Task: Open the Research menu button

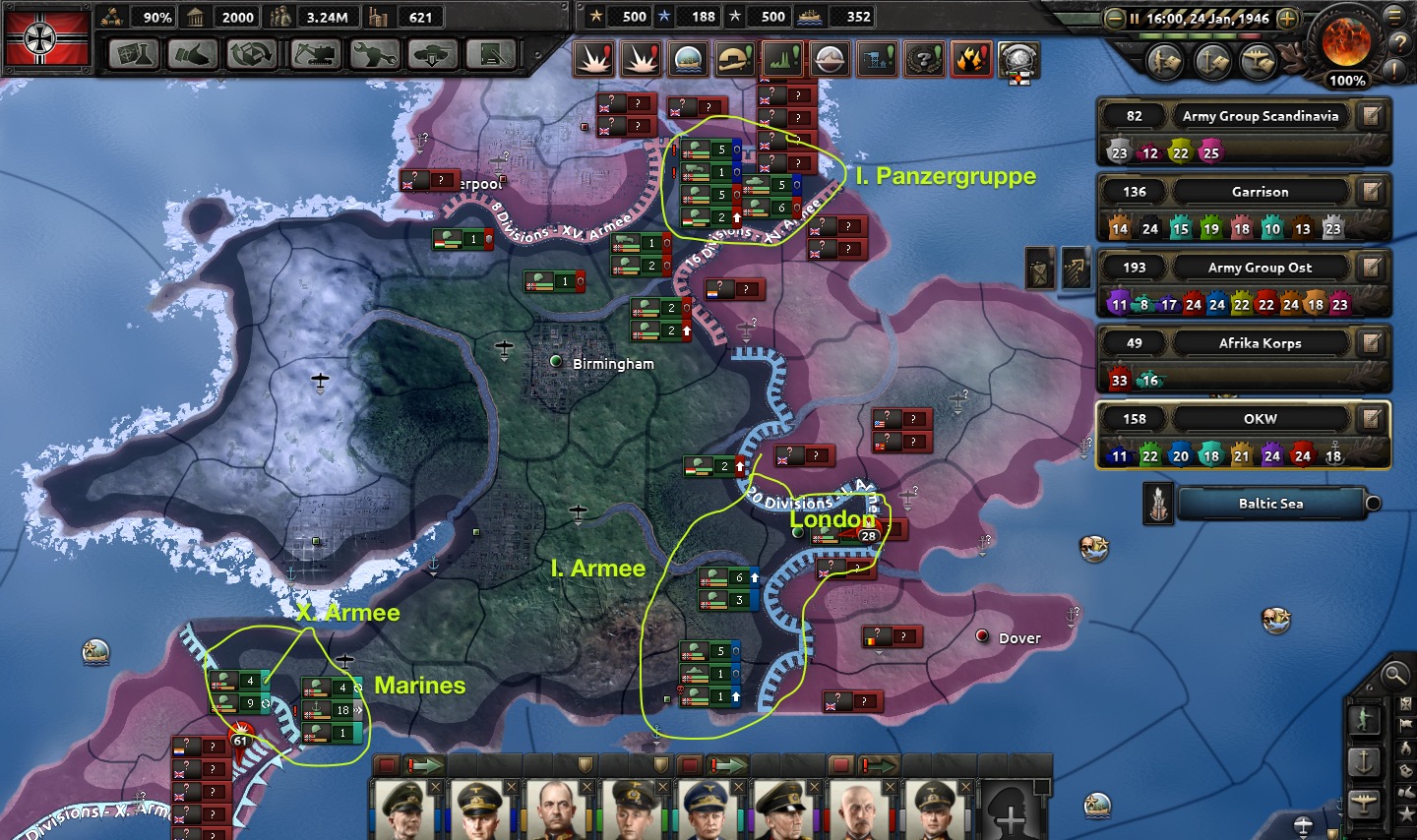Action: pos(134,54)
